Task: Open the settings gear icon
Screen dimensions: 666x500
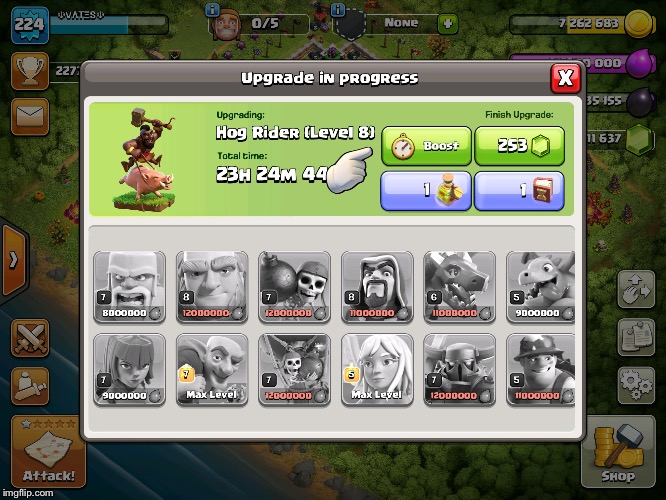Action: click(x=636, y=383)
